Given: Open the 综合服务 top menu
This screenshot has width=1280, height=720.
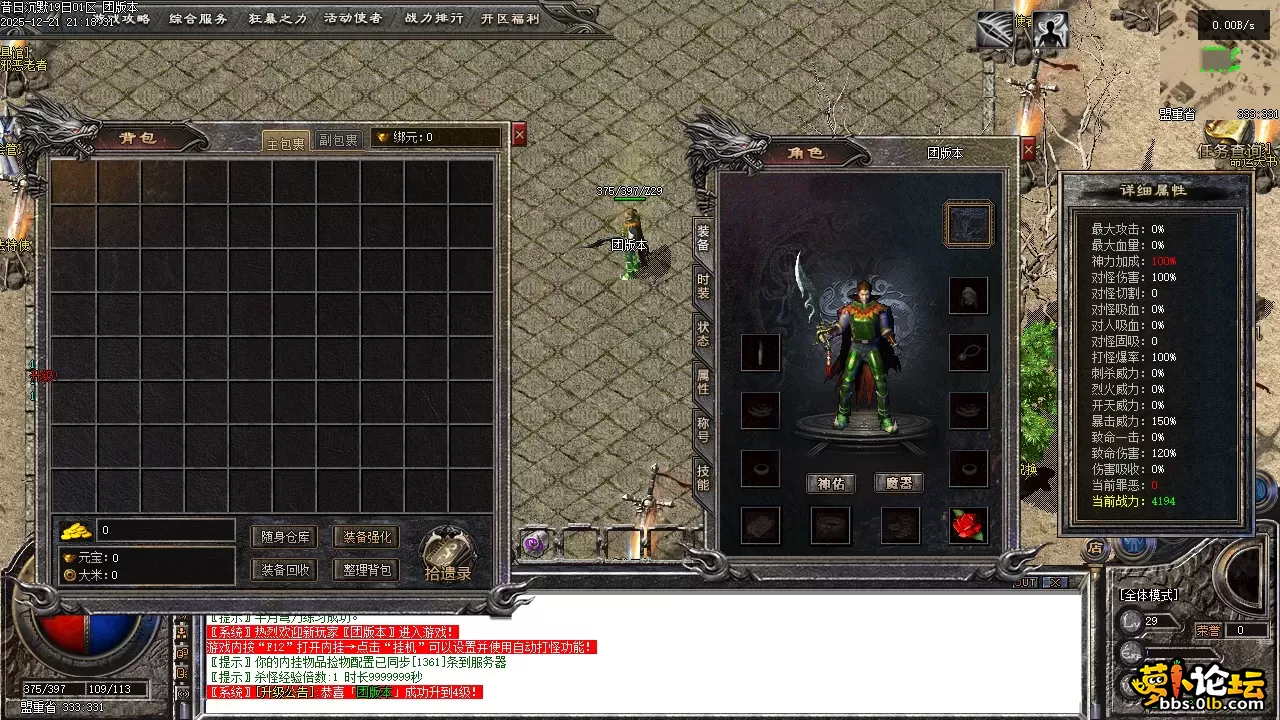Looking at the screenshot, I should [198, 18].
